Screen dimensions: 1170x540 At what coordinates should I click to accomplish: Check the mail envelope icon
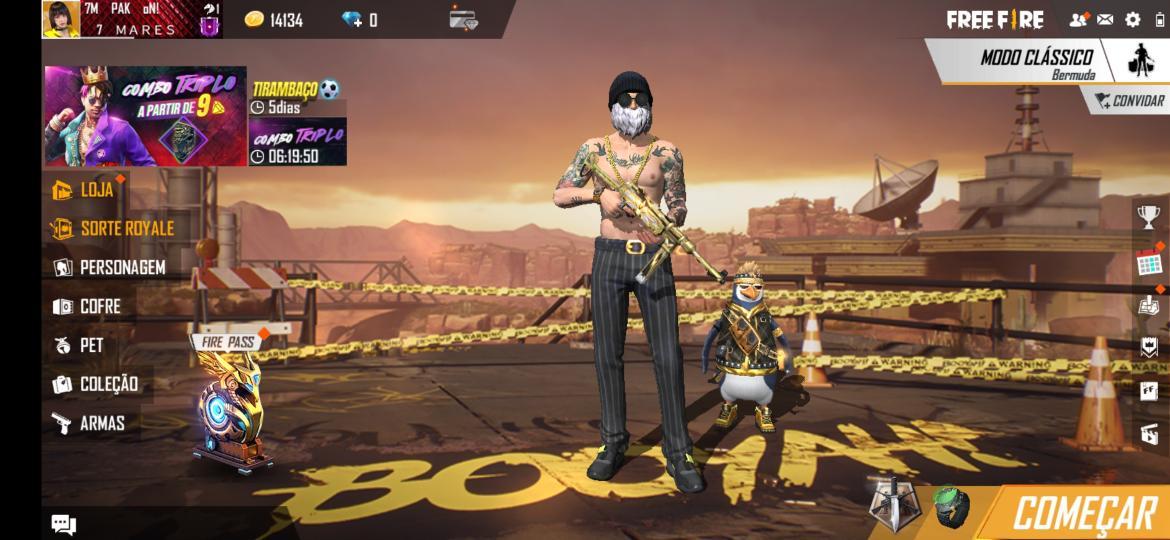click(1105, 19)
